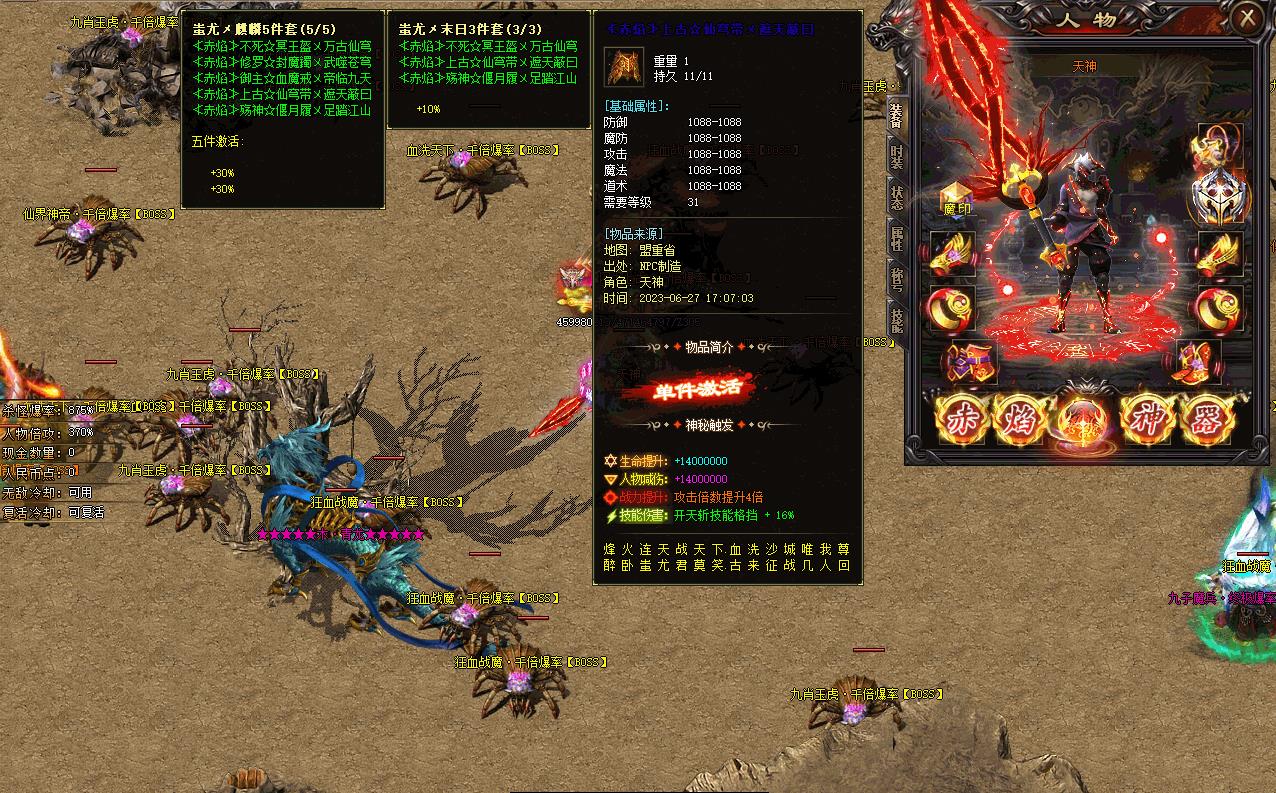The height and width of the screenshot is (793, 1276).
Task: Click the 魔印 gold cube icon
Action: click(x=957, y=198)
